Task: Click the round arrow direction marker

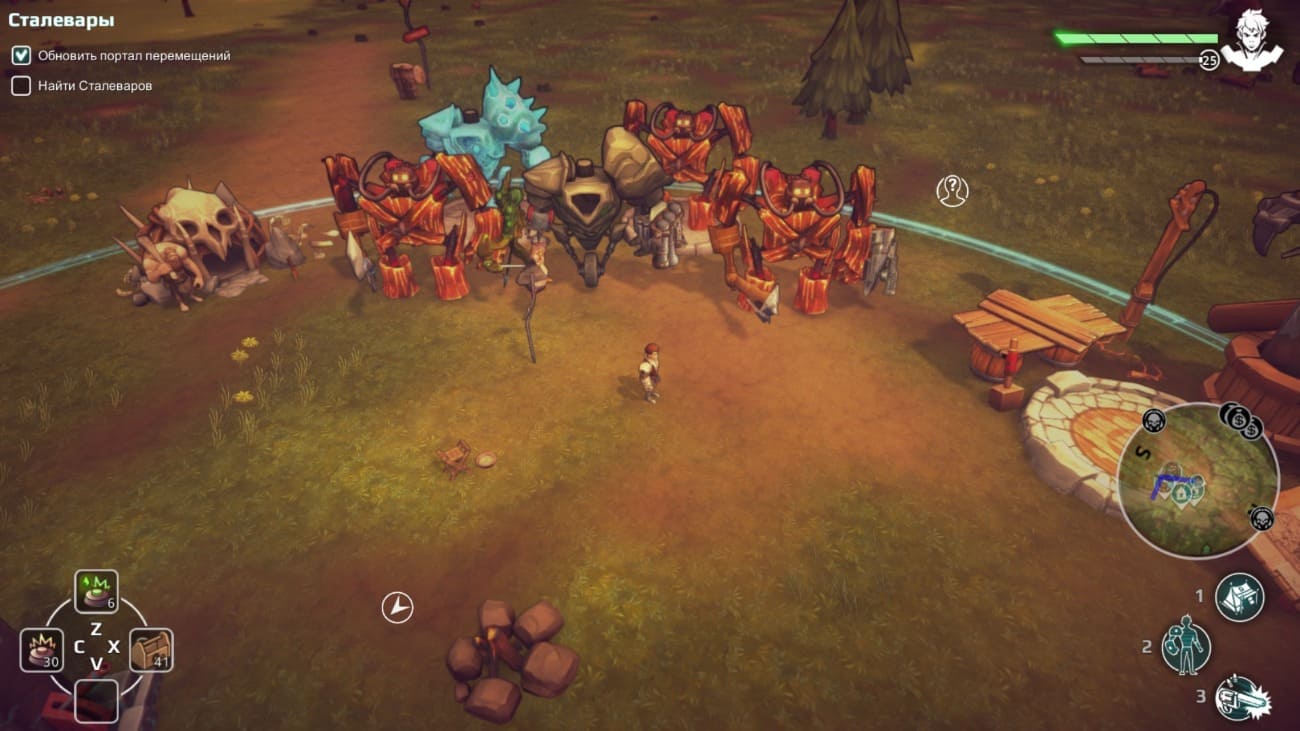Action: 397,607
